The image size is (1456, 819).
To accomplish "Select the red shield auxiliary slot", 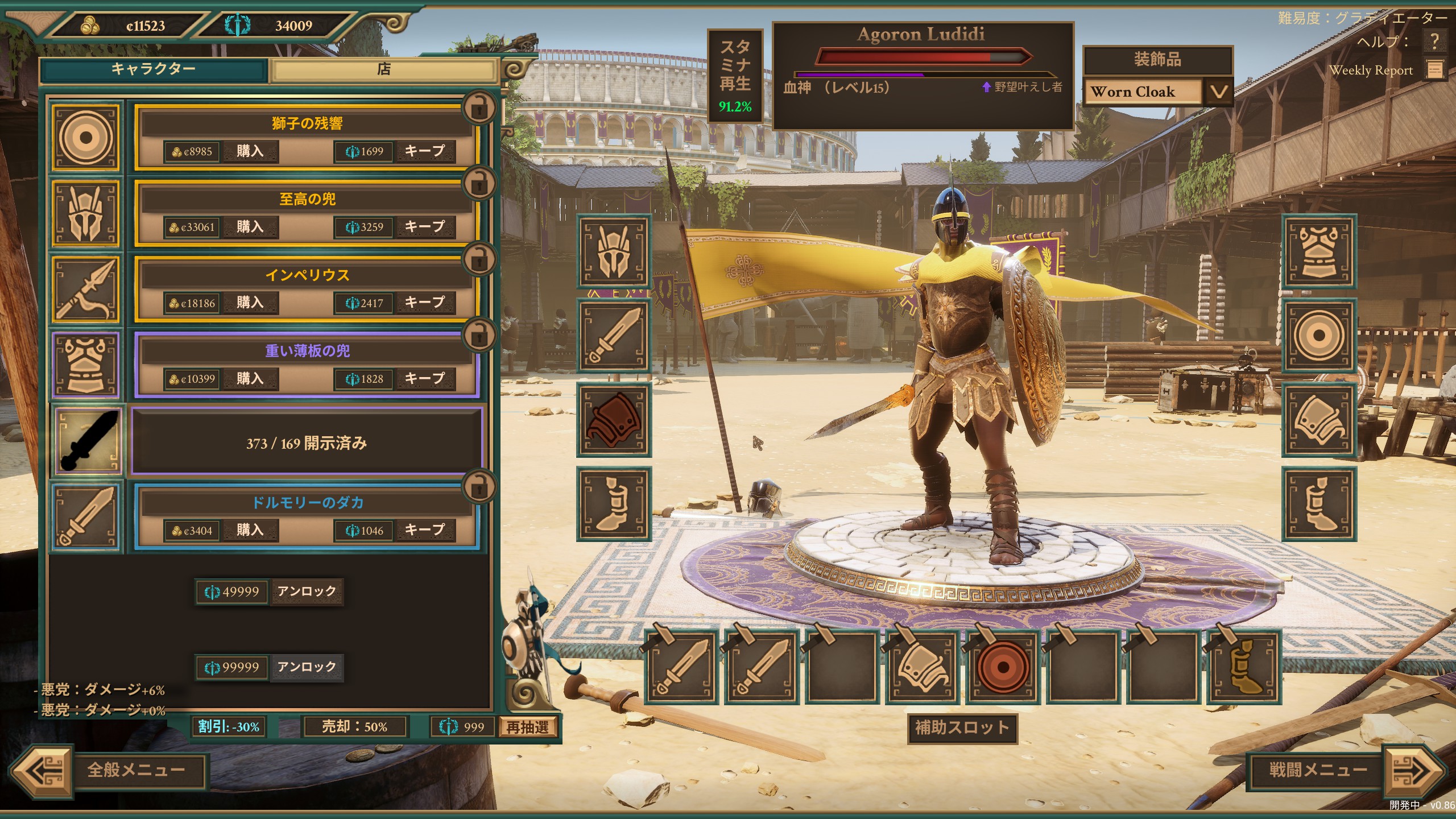I will (x=1002, y=667).
